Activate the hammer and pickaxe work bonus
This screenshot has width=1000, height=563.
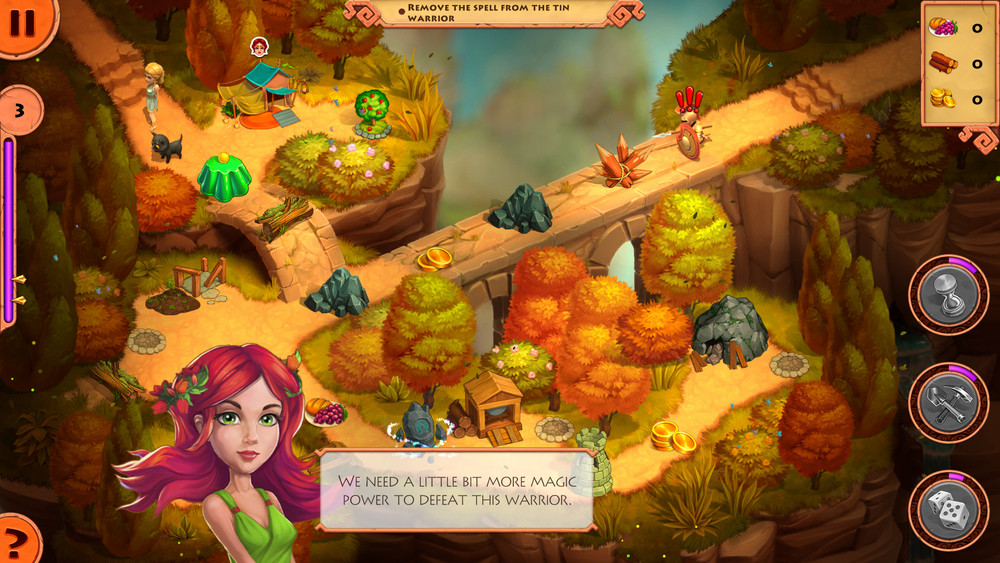click(948, 403)
